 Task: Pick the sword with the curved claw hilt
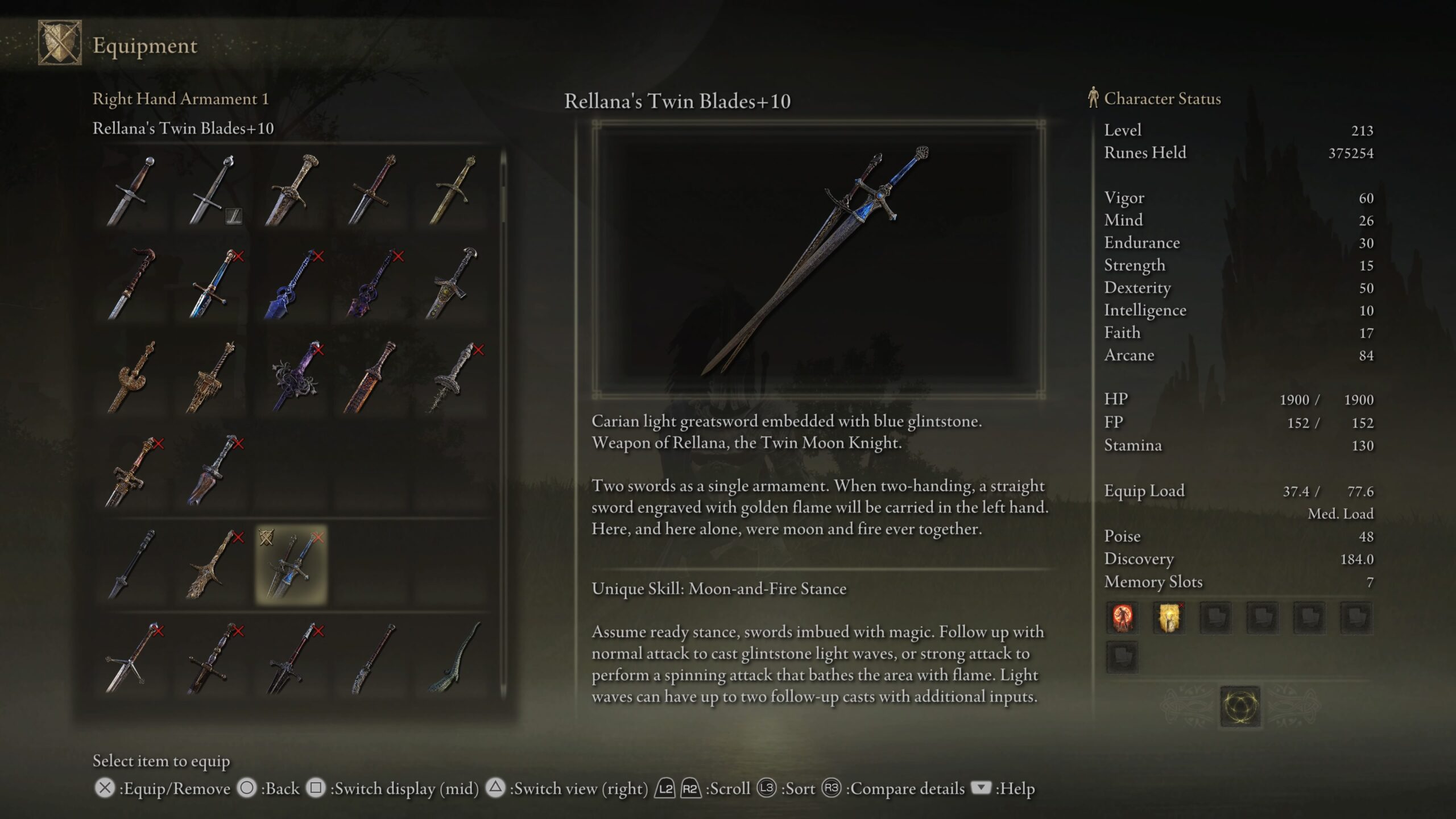pos(132,284)
